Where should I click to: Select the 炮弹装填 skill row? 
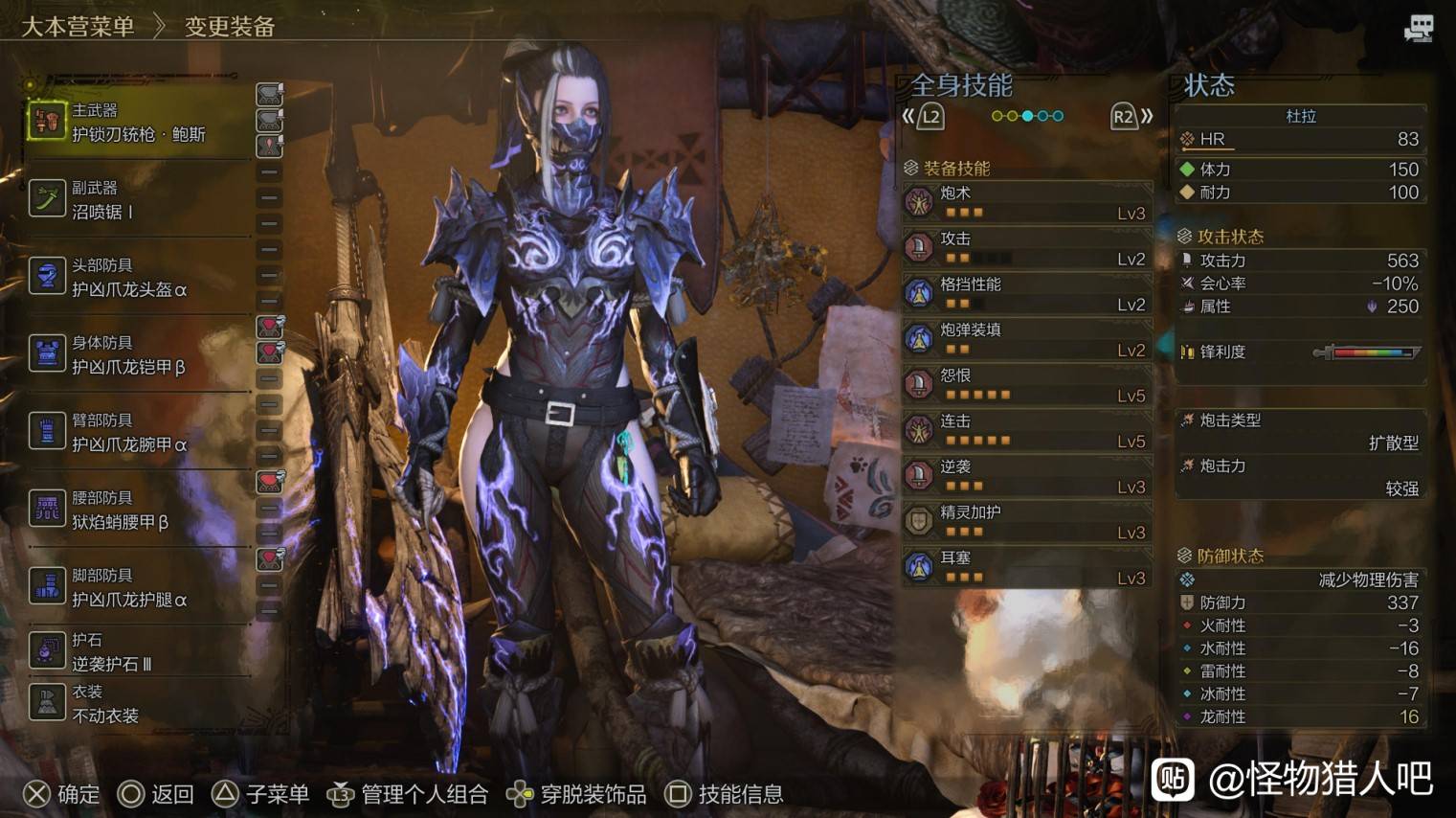[1026, 339]
